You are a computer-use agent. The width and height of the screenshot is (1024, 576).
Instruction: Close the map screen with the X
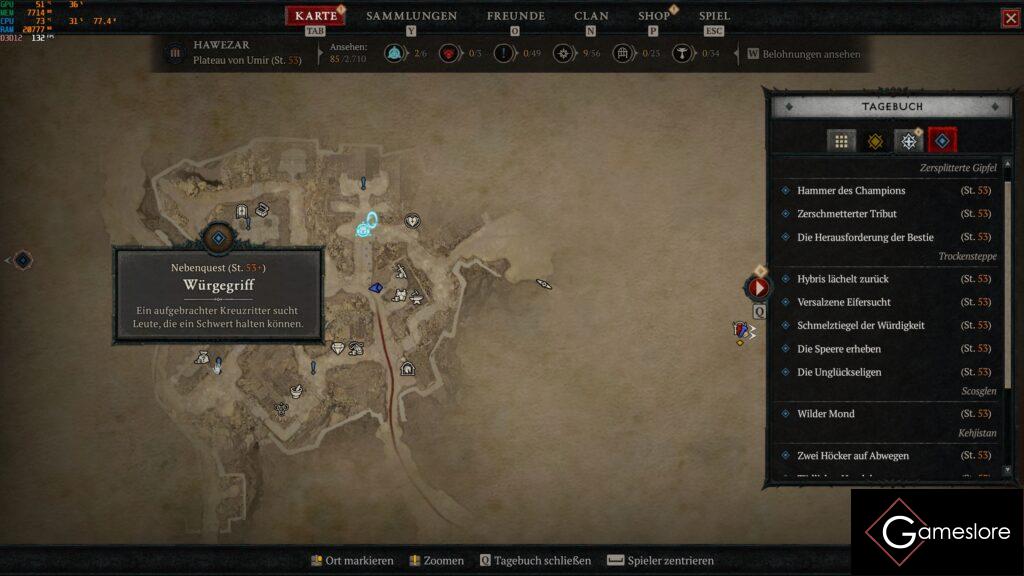tap(1011, 18)
